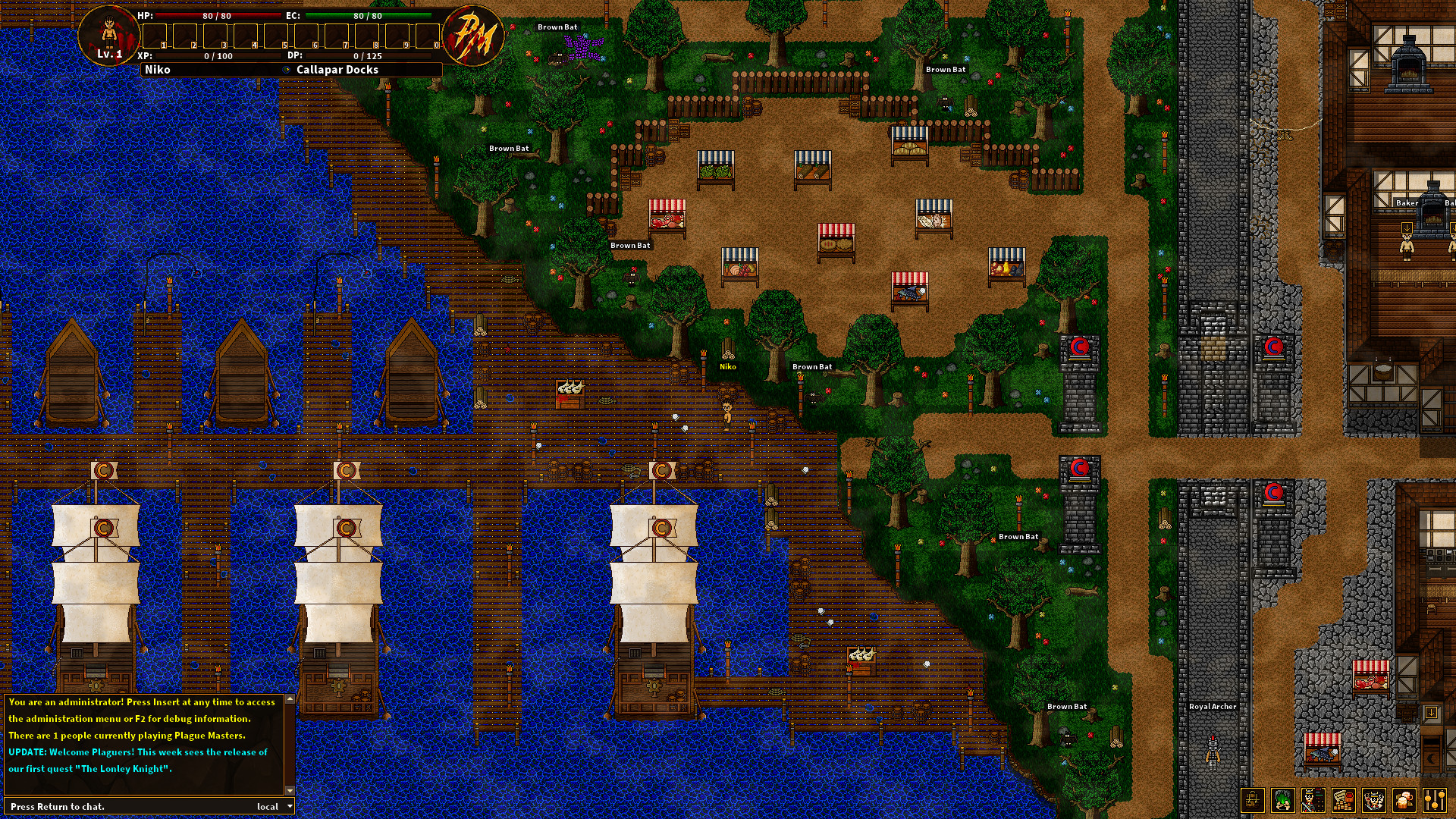Open the character stats icon in the hotbar
The height and width of the screenshot is (819, 1456).
(1313, 800)
